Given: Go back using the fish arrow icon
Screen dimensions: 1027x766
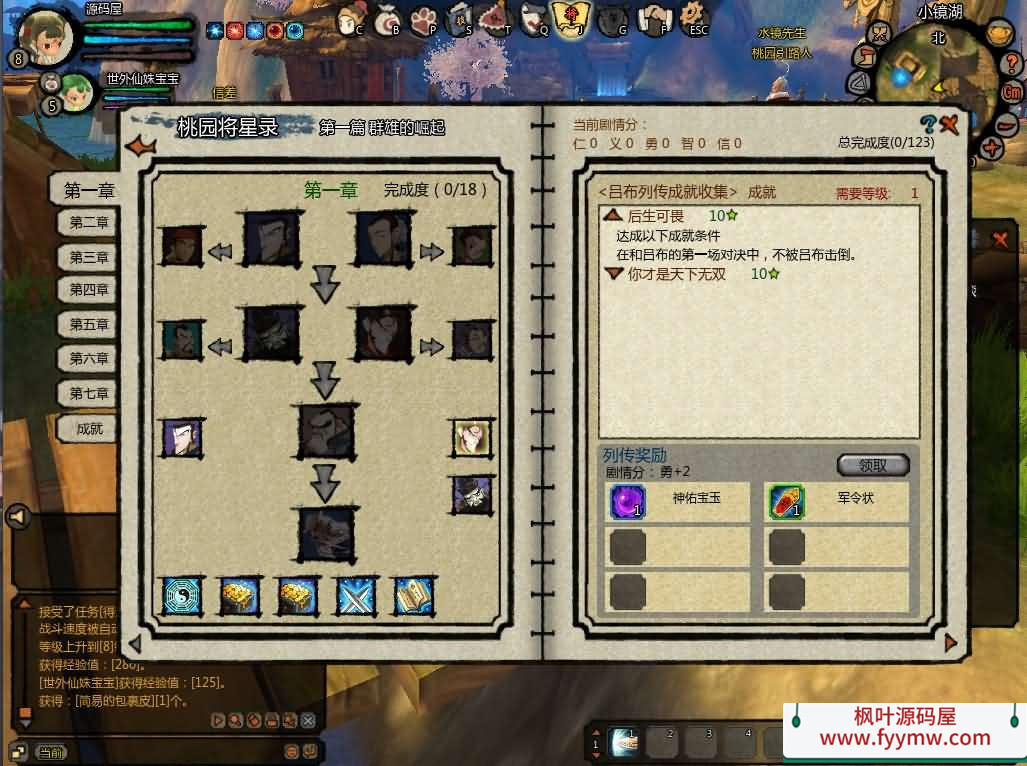Looking at the screenshot, I should 140,146.
